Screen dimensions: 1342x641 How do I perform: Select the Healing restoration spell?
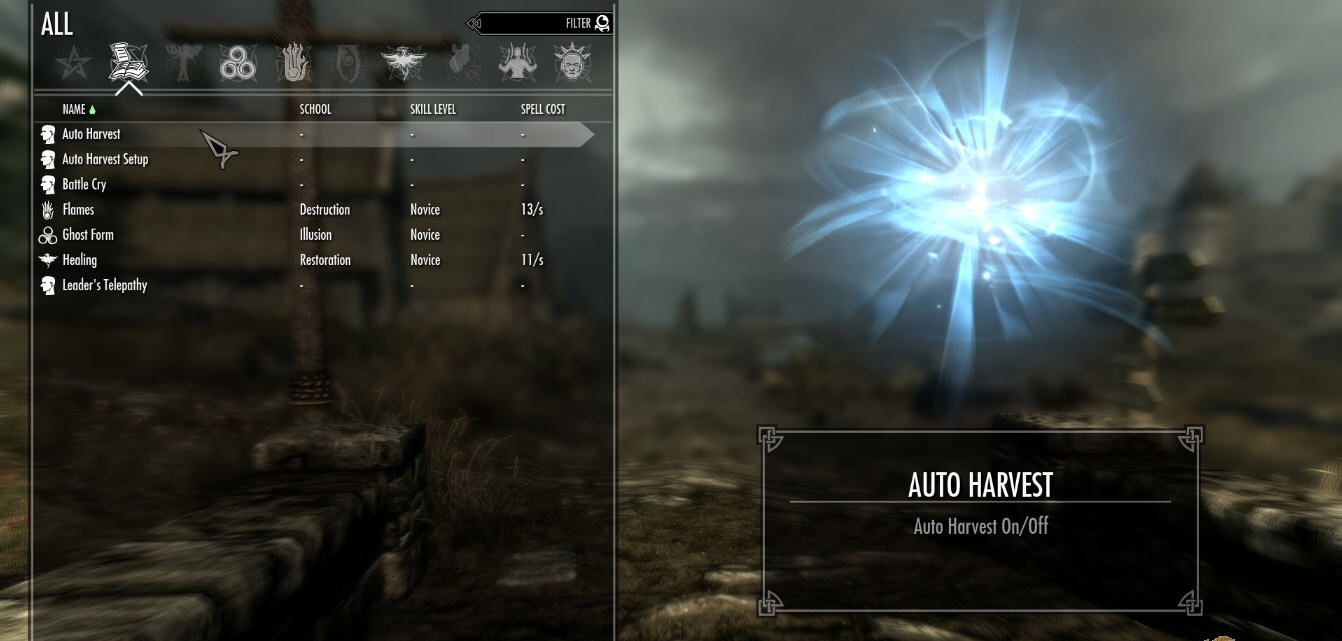tap(80, 260)
